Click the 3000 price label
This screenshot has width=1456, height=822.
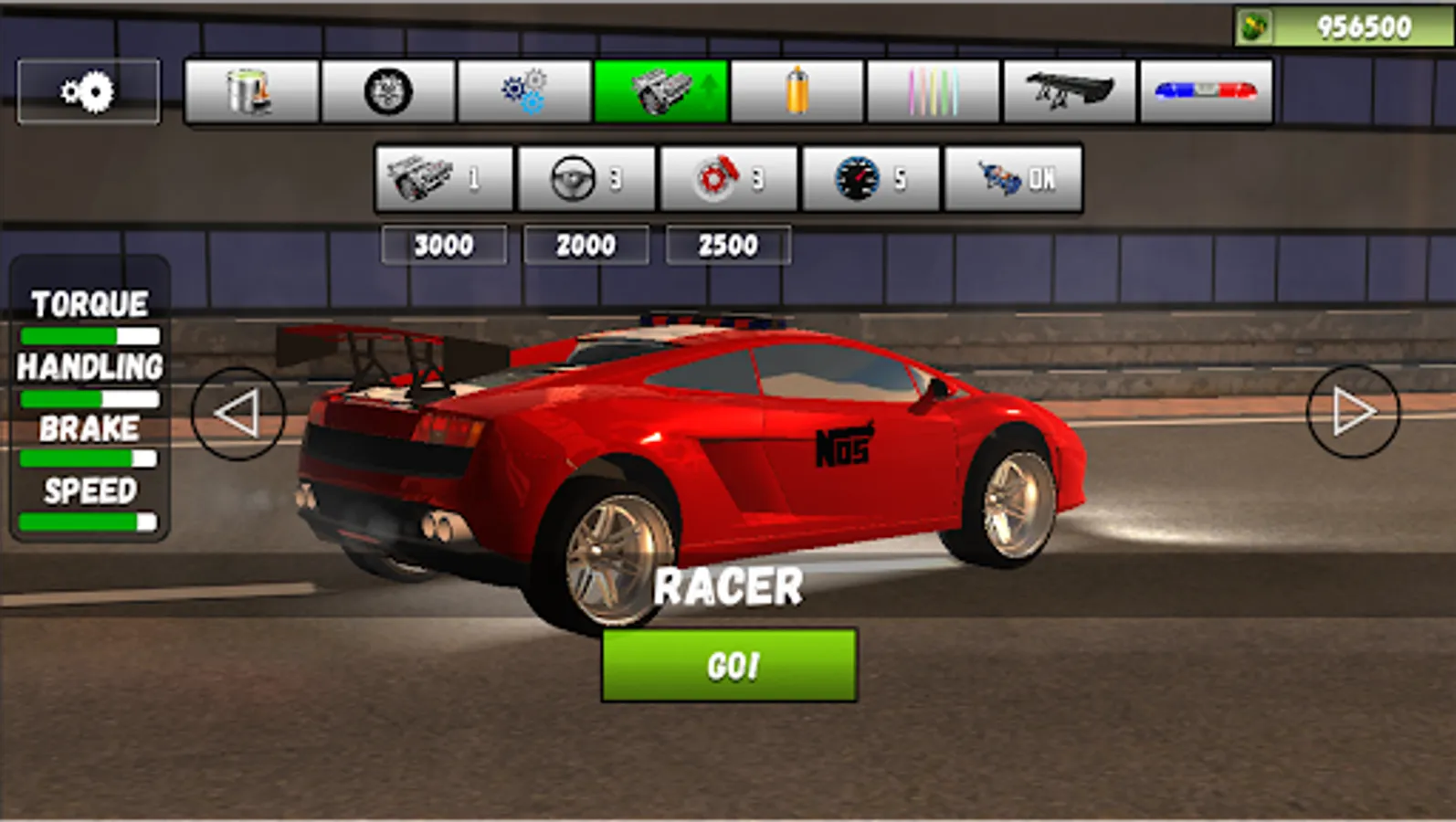(x=444, y=244)
